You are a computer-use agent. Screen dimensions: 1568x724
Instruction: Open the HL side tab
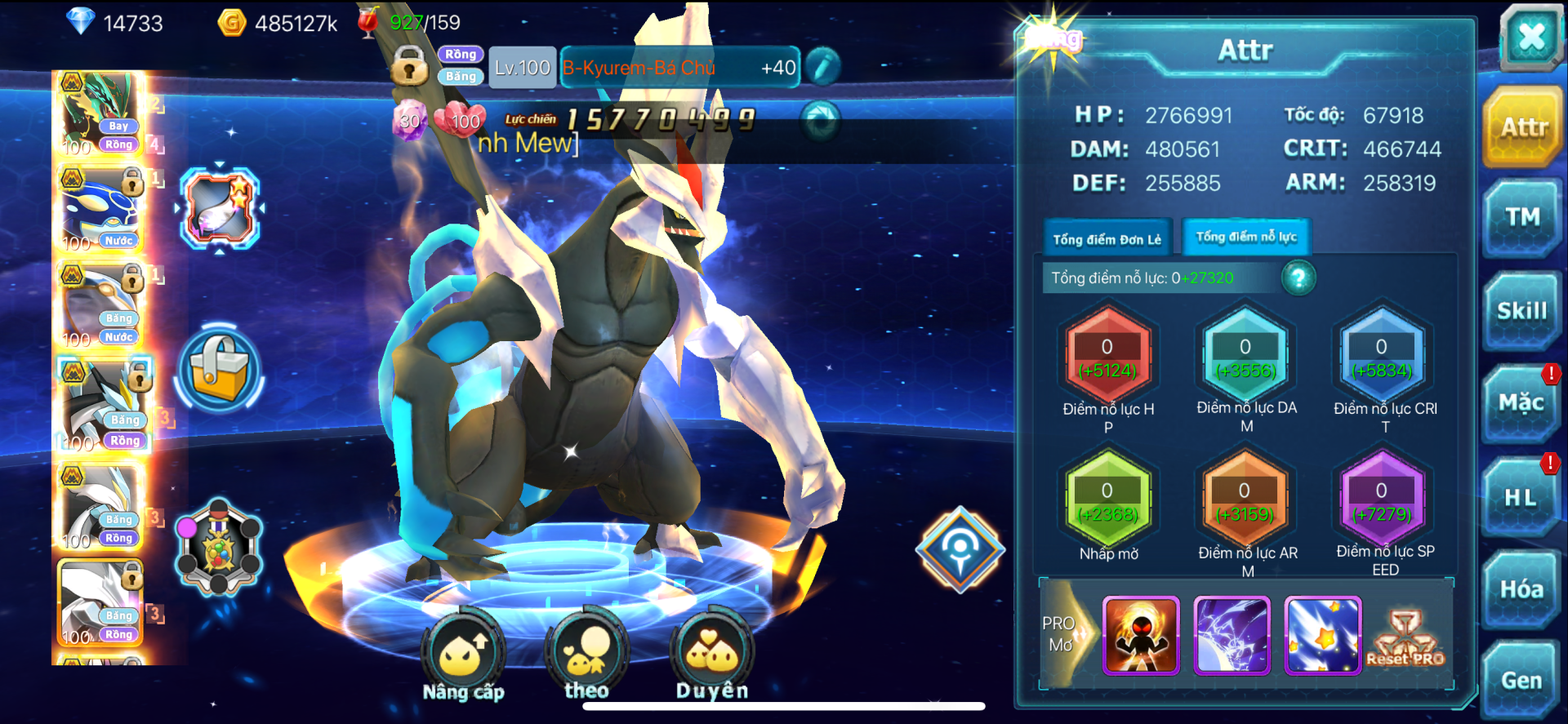pos(1521,497)
